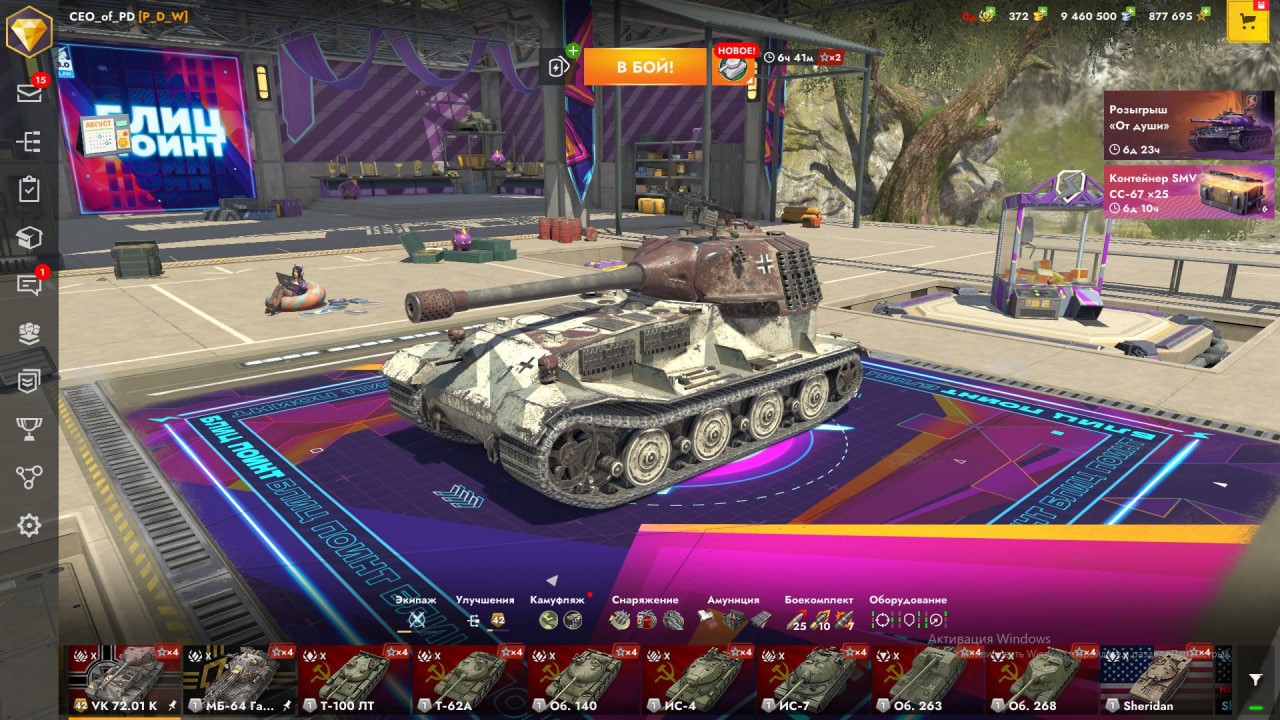Open the Оборудование equipment slots
1280x720 pixels.
click(x=908, y=619)
